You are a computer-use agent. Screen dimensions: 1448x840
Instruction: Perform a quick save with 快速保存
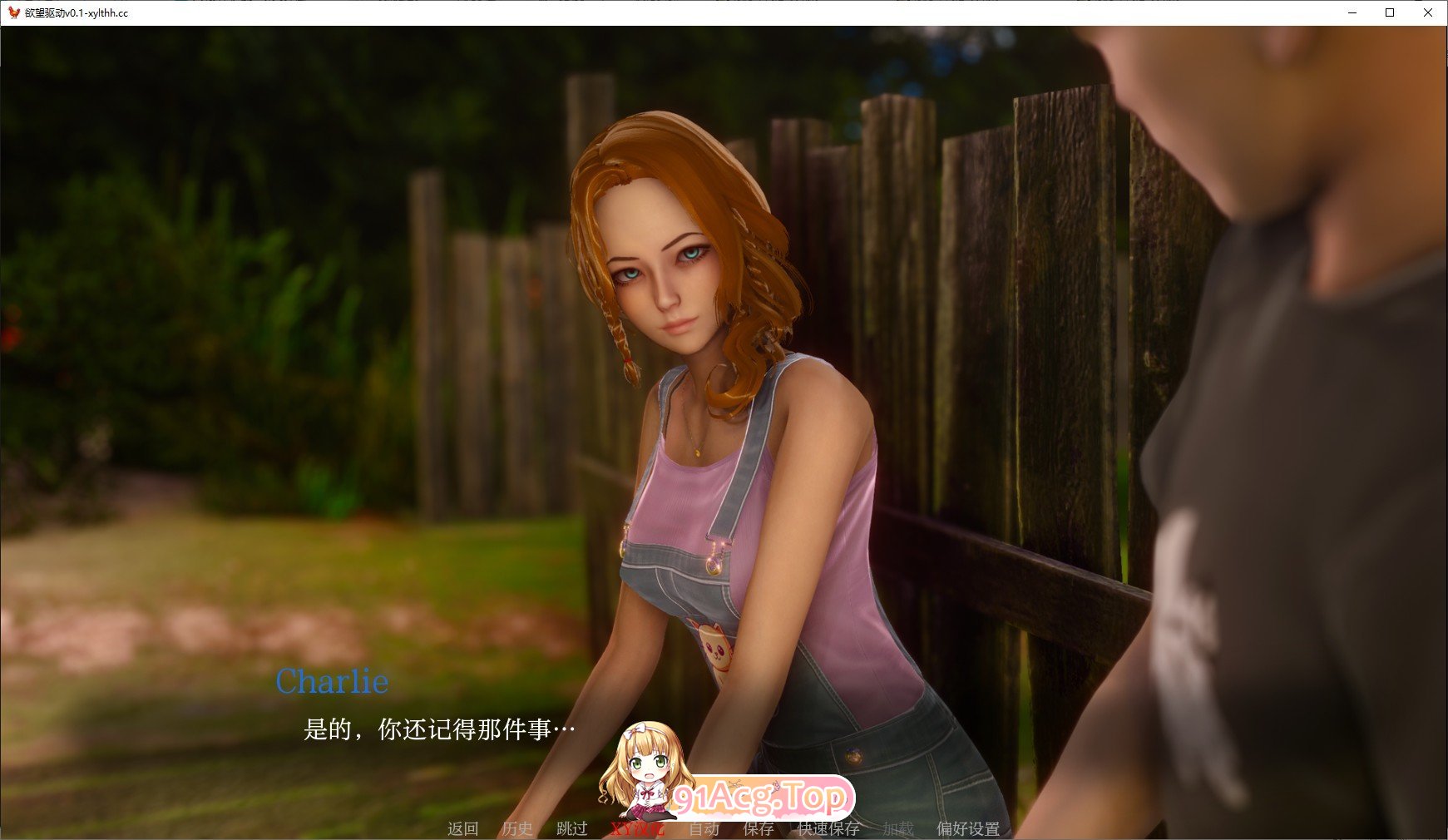[828, 829]
